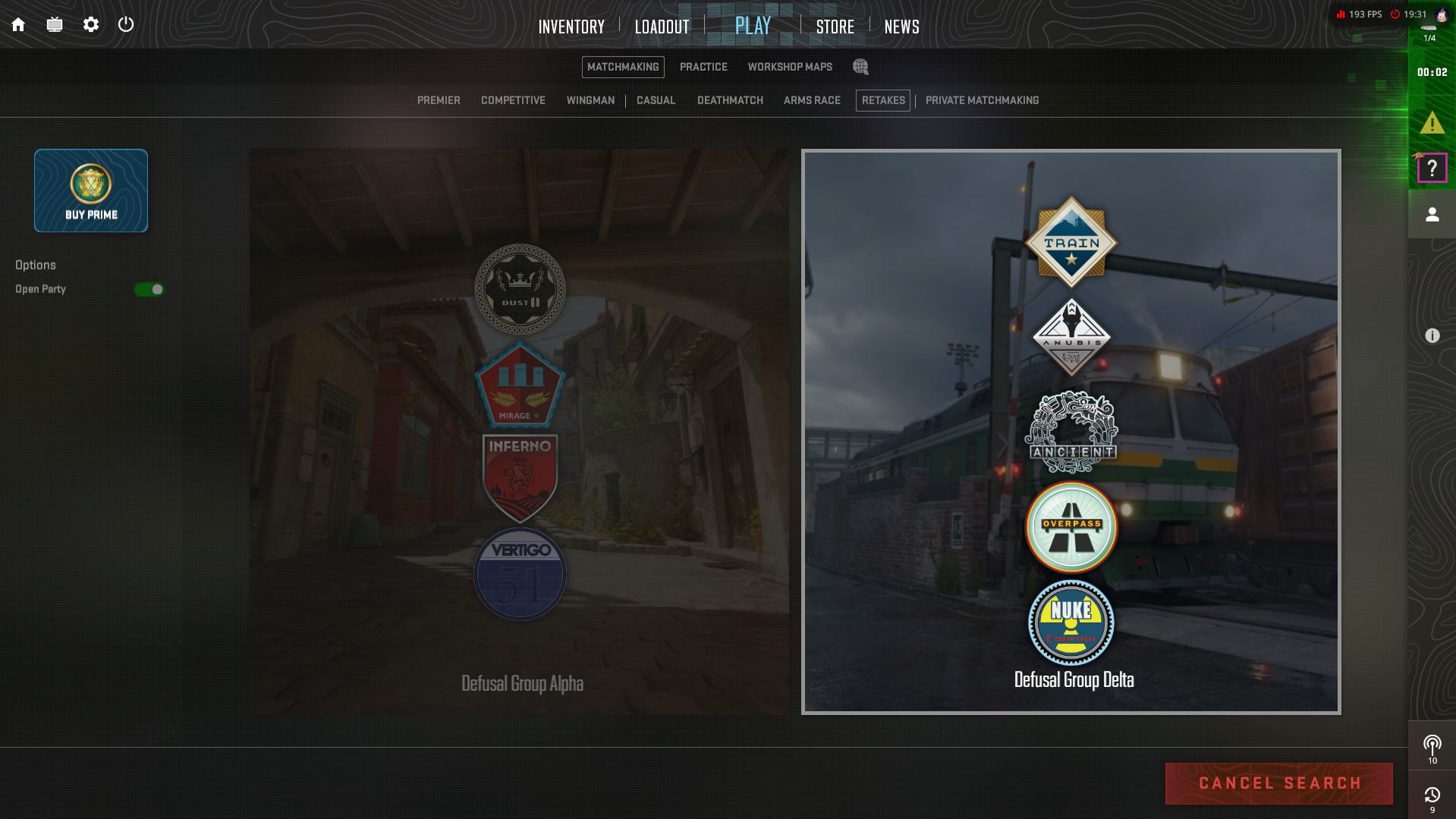Select the Premier game mode
The height and width of the screenshot is (819, 1456).
[x=439, y=100]
